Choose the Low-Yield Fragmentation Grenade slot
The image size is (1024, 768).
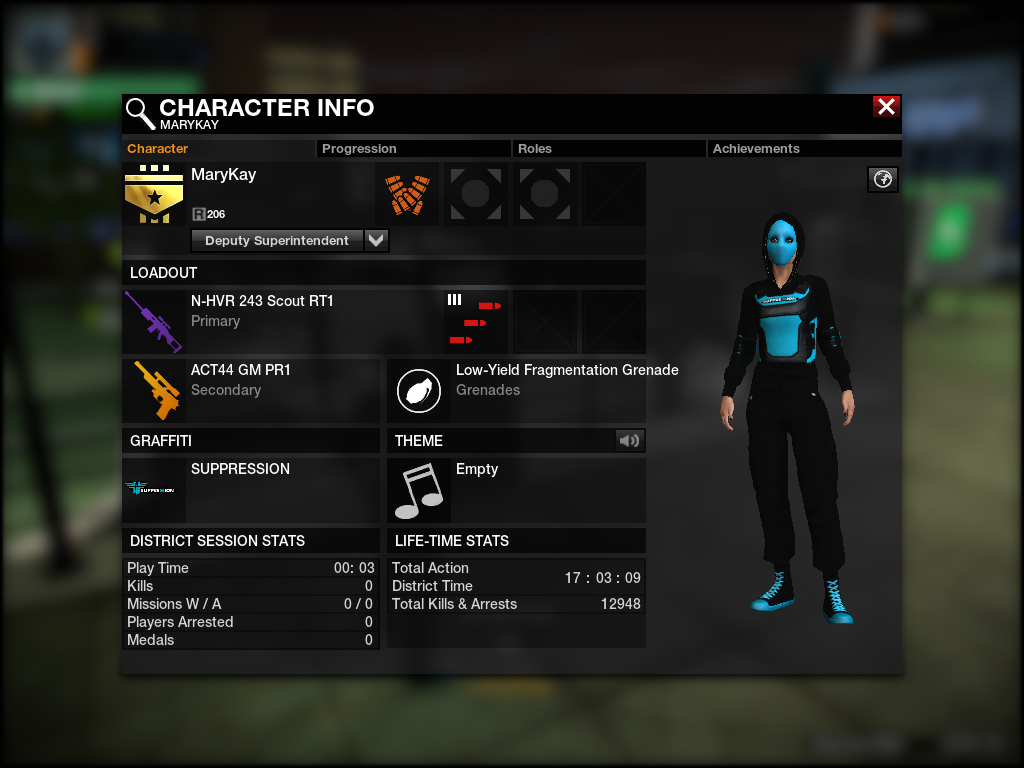[419, 390]
